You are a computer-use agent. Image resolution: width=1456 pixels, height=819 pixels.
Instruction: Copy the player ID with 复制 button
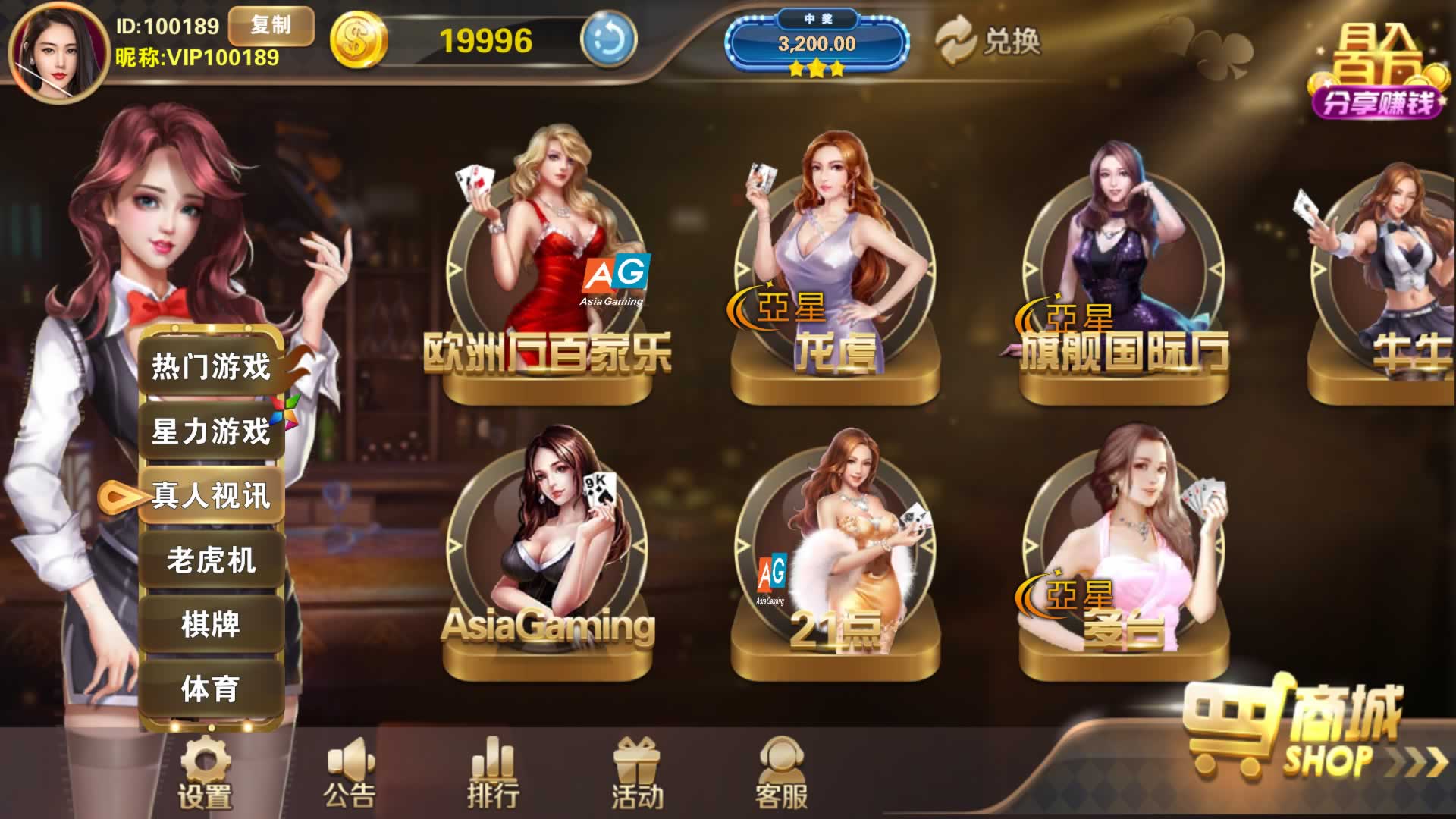point(271,26)
